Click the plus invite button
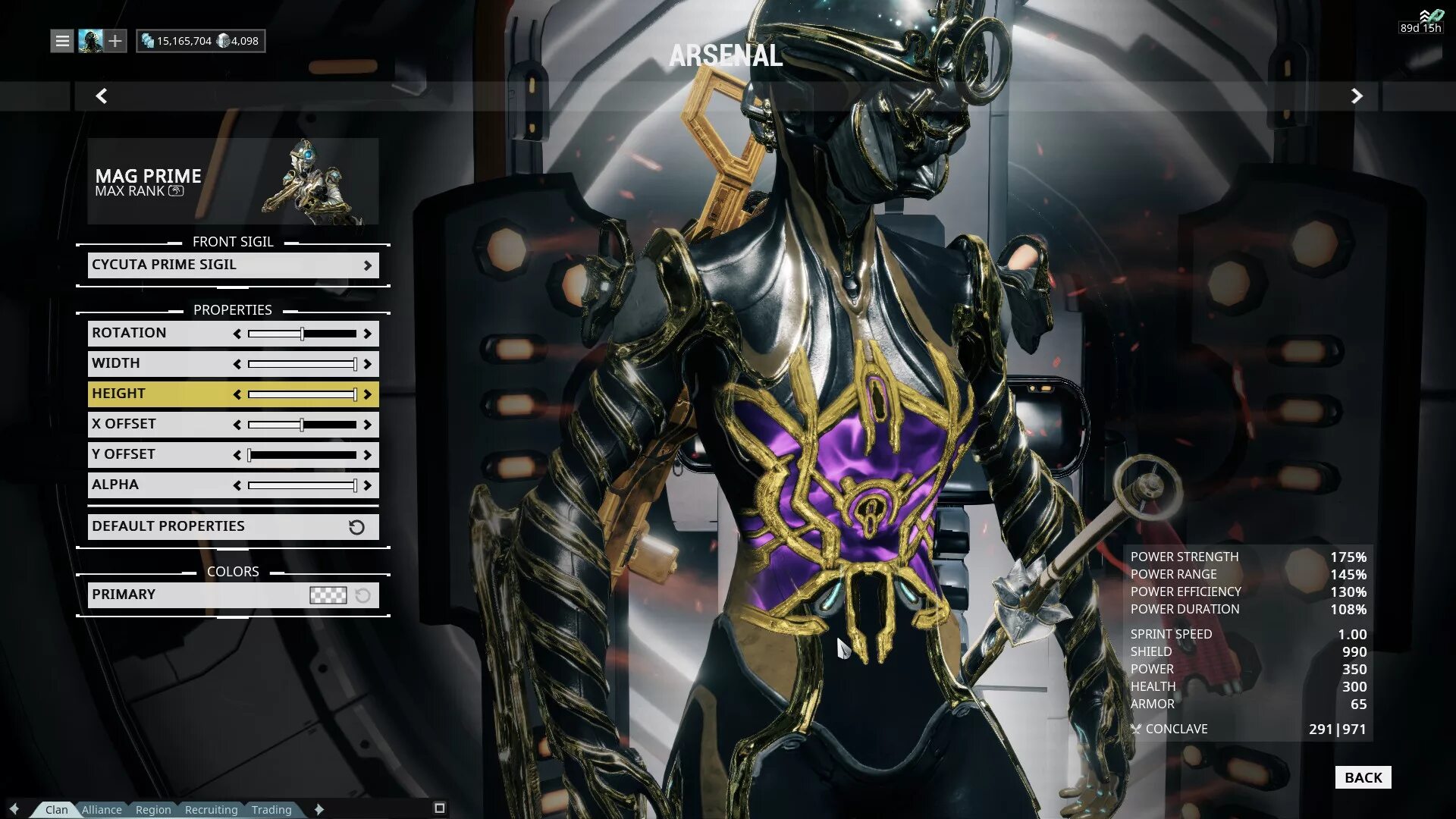 tap(115, 41)
